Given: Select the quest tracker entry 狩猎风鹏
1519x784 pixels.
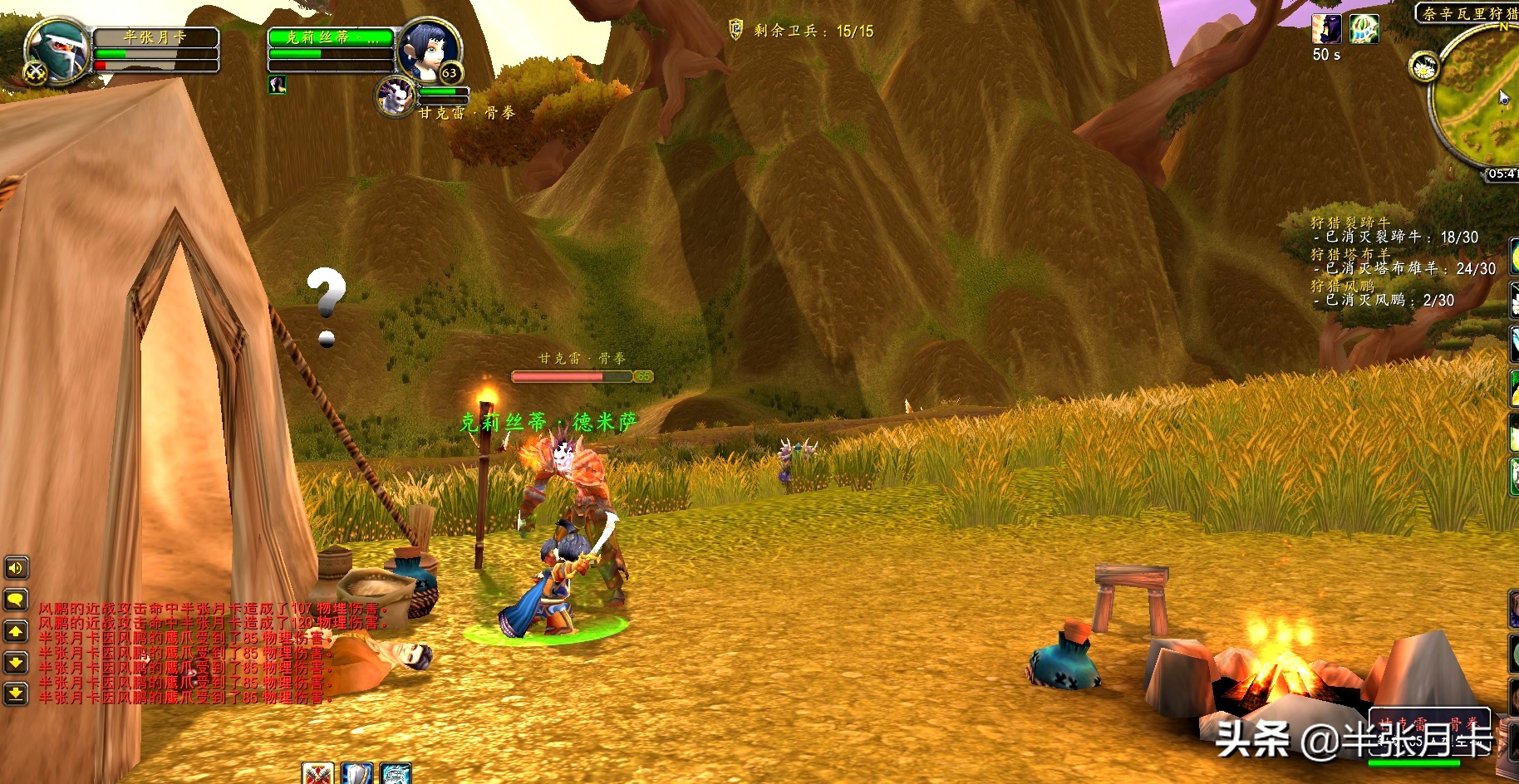Looking at the screenshot, I should tap(1342, 286).
